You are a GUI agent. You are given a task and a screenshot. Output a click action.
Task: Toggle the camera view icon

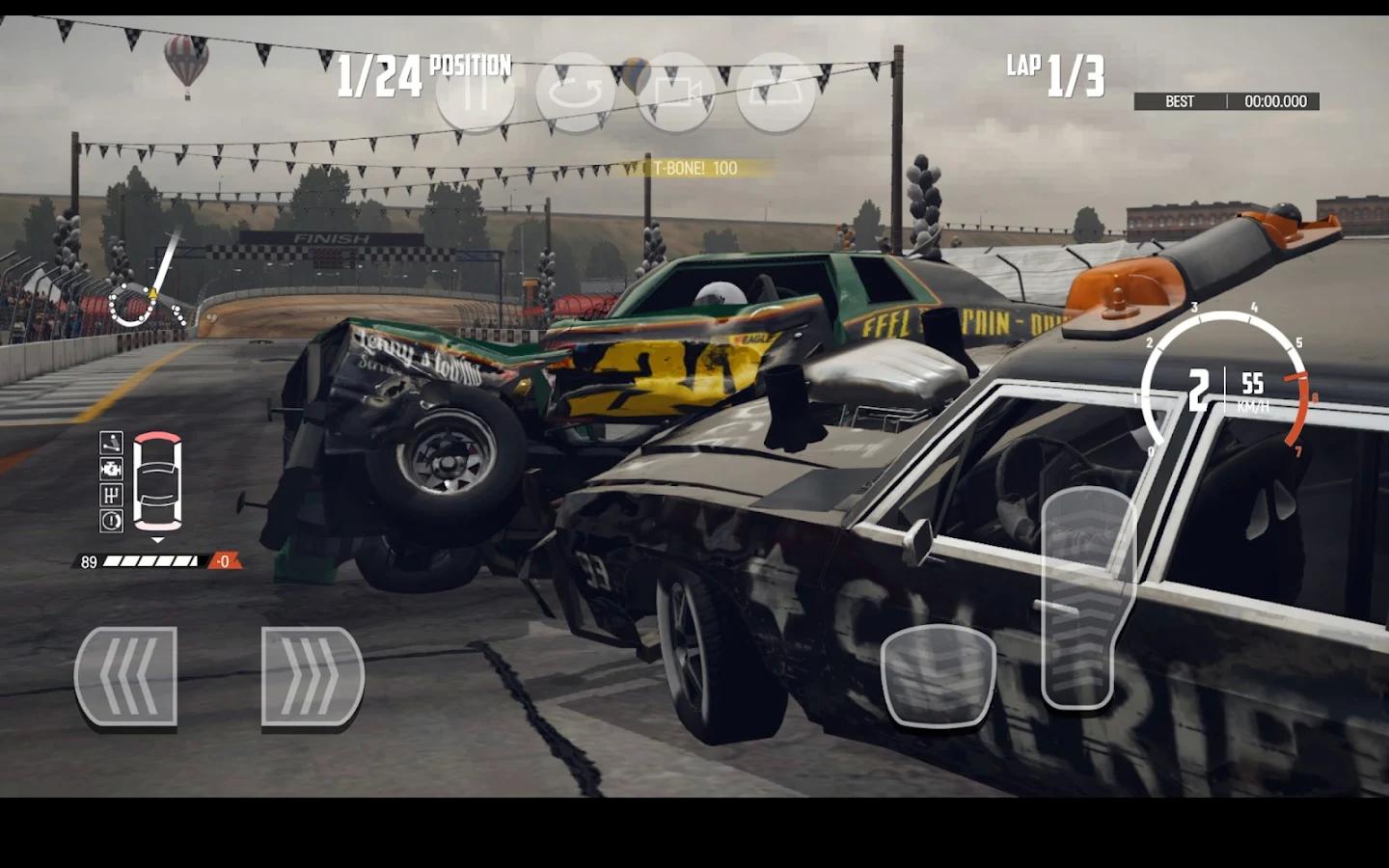coord(675,93)
